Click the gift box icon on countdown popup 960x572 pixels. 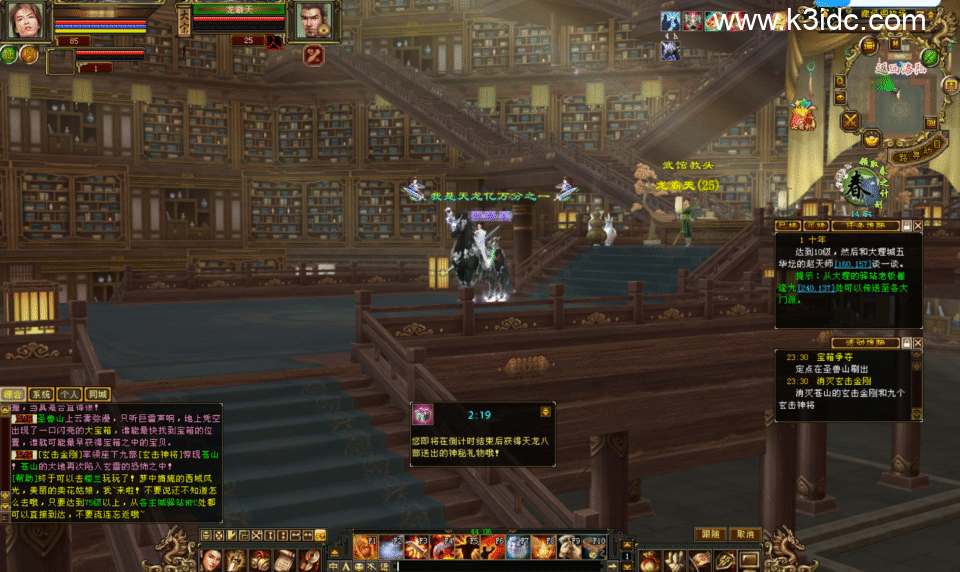pyautogui.click(x=424, y=414)
